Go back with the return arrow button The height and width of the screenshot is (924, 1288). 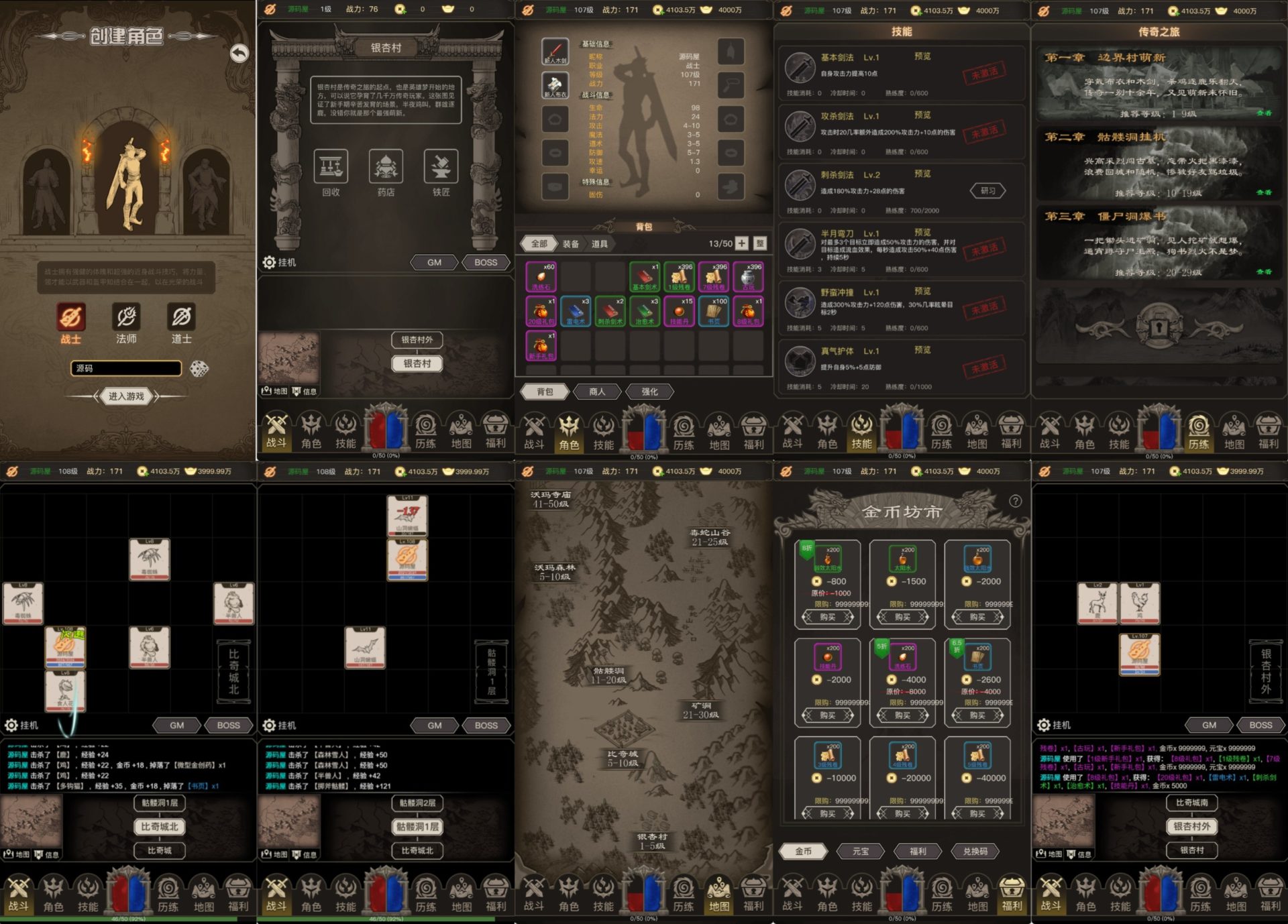click(x=239, y=53)
